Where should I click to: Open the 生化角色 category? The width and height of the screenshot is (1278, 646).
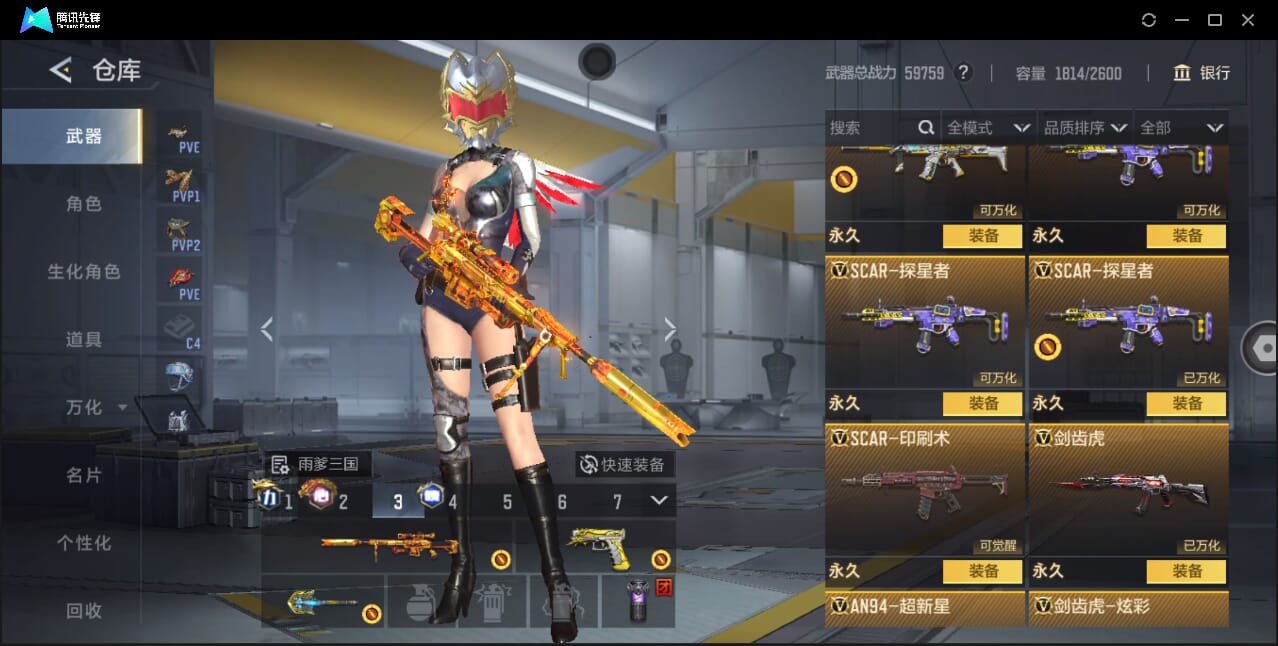84,272
